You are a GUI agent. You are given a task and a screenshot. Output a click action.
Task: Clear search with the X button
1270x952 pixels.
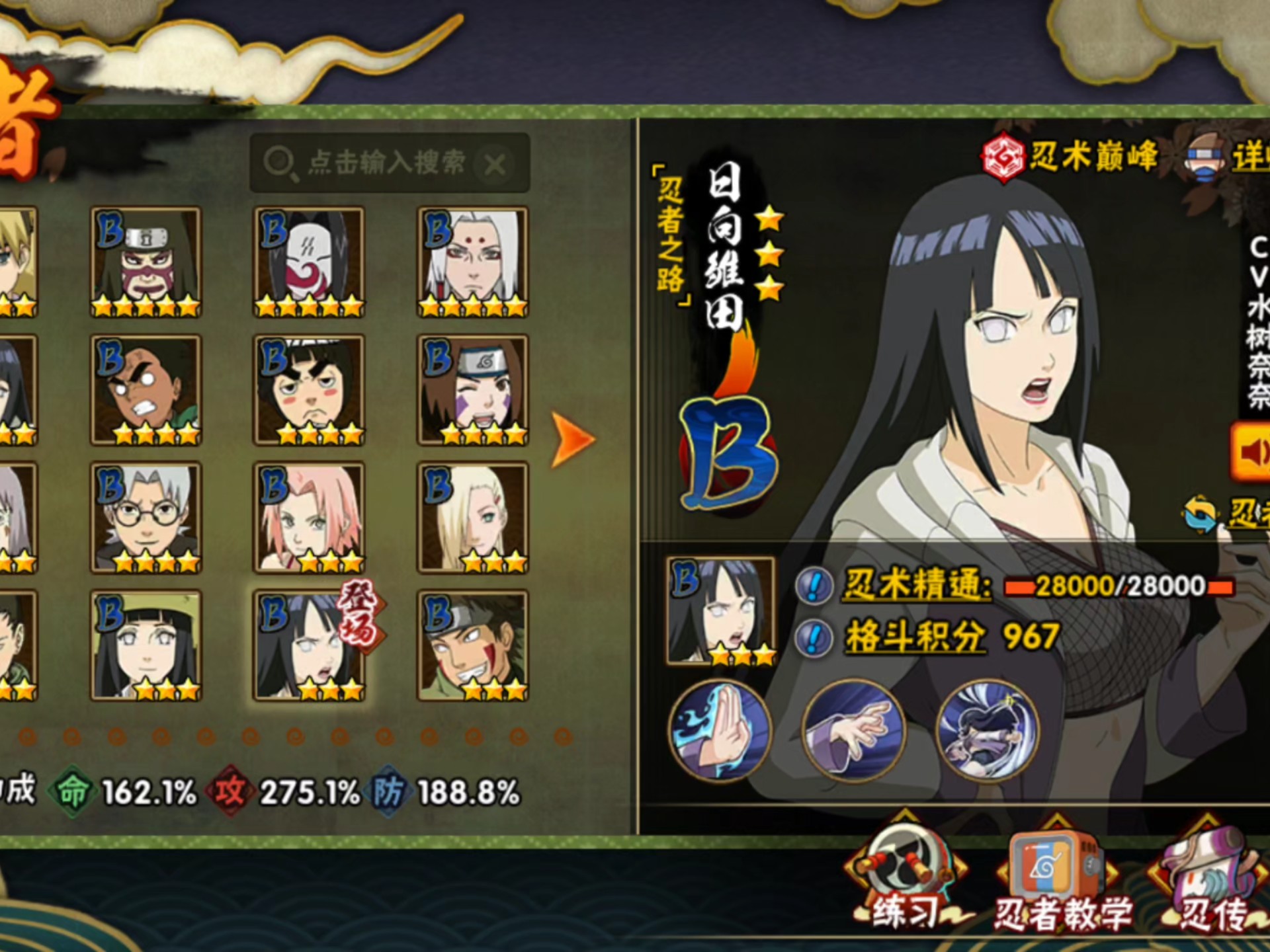click(x=495, y=164)
